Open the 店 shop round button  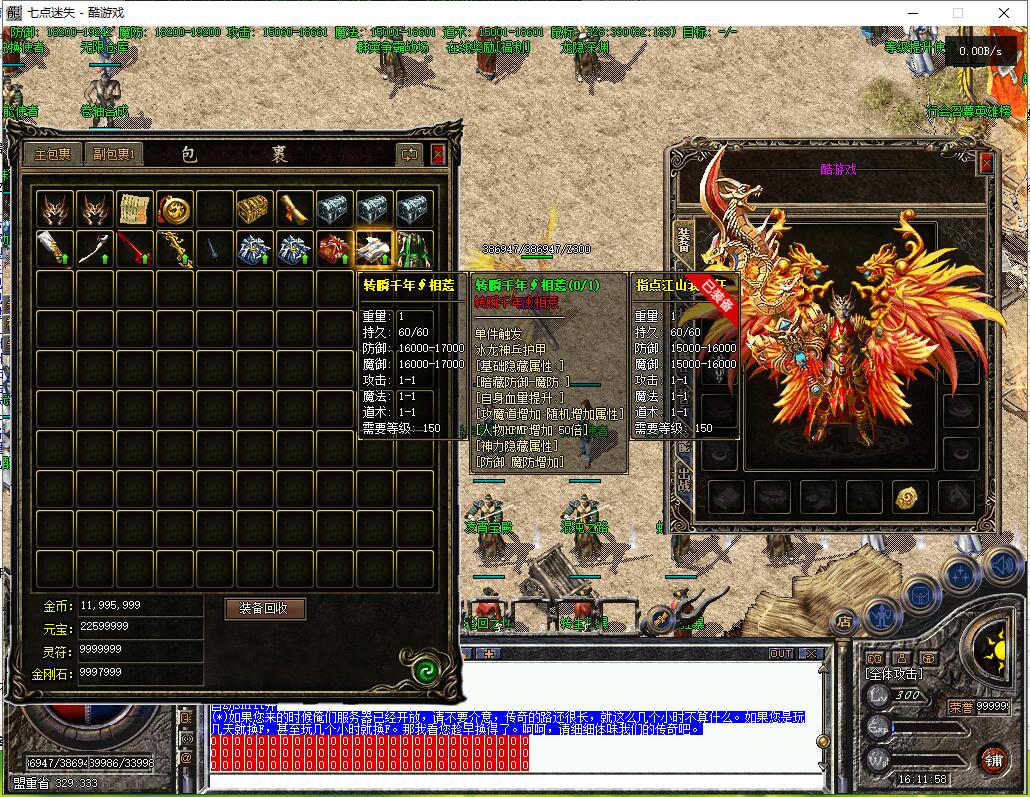coord(844,621)
